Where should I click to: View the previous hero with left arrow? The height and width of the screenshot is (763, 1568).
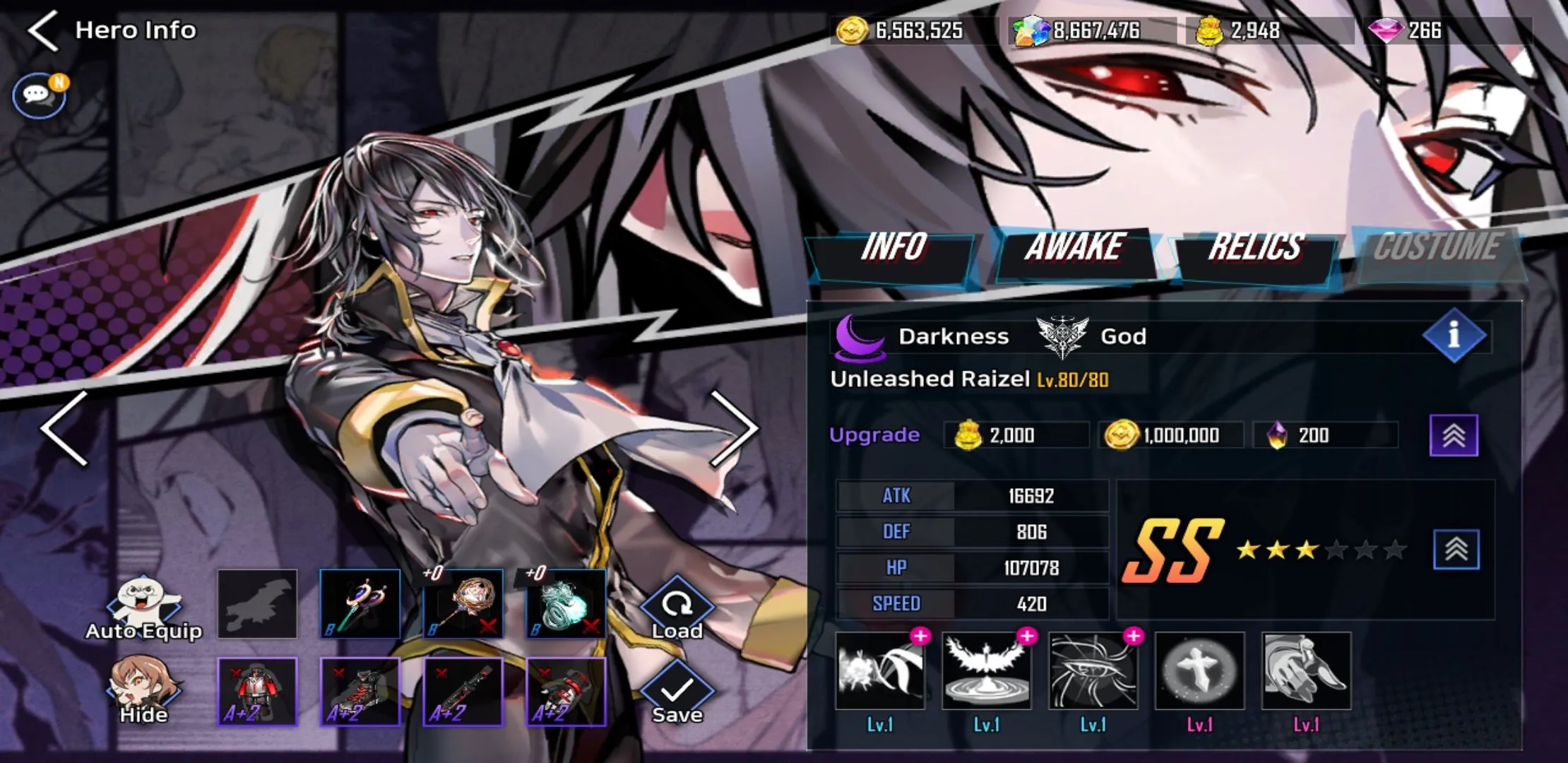point(65,429)
